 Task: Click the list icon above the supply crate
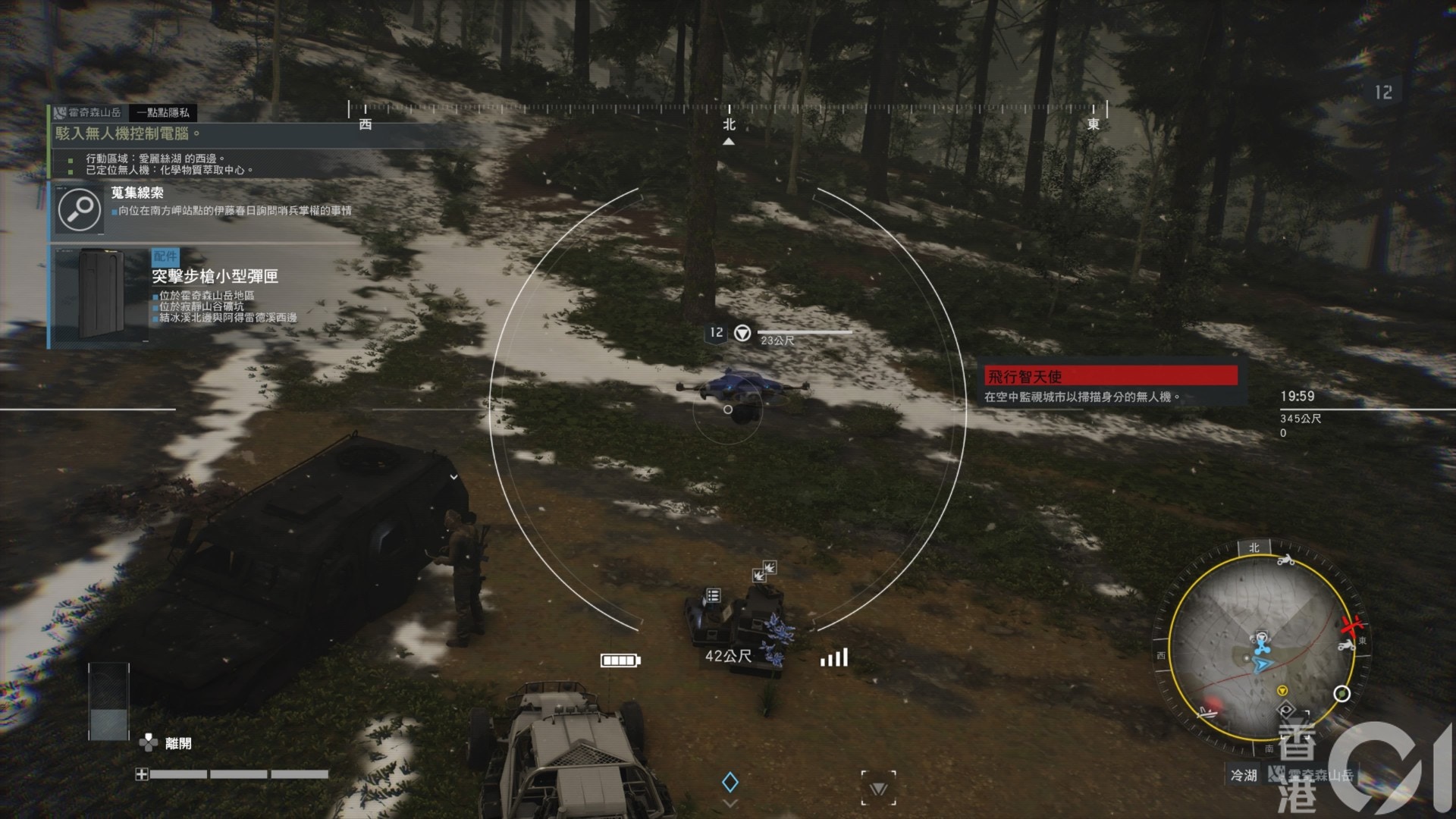pyautogui.click(x=713, y=595)
